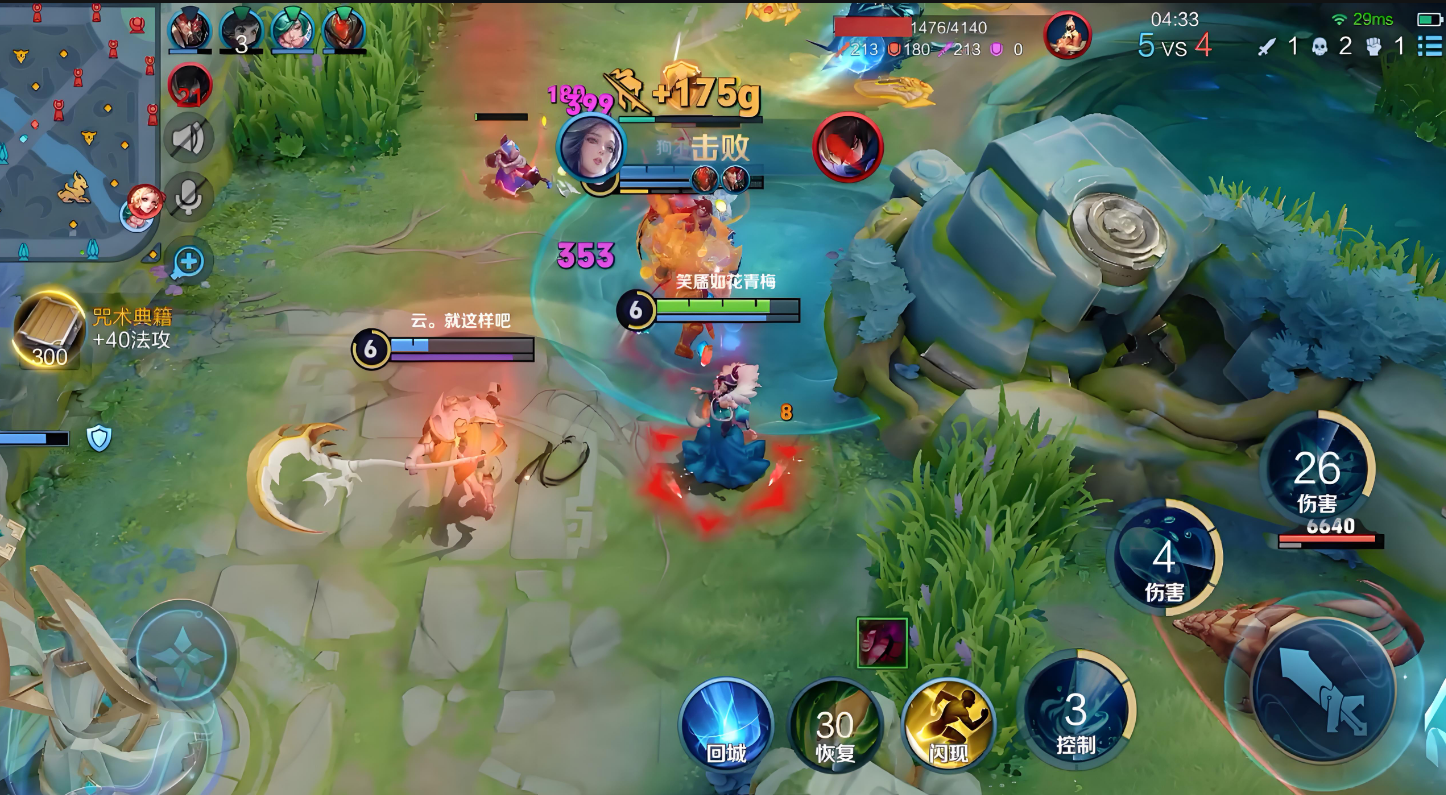The height and width of the screenshot is (795, 1446).
Task: Open the scoreboard list menu
Action: 1430,46
